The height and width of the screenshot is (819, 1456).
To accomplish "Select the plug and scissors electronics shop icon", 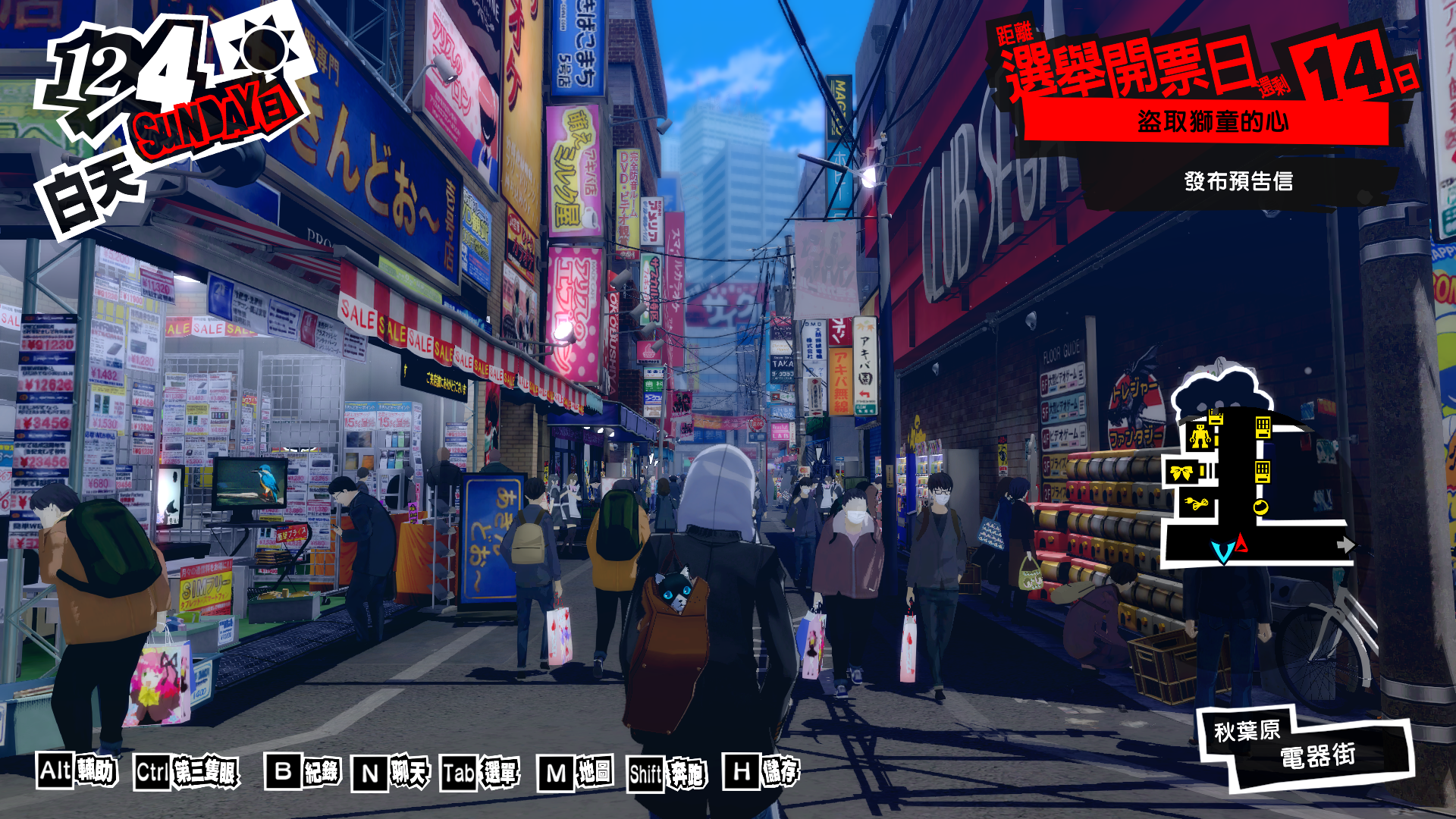I will pos(1196,503).
